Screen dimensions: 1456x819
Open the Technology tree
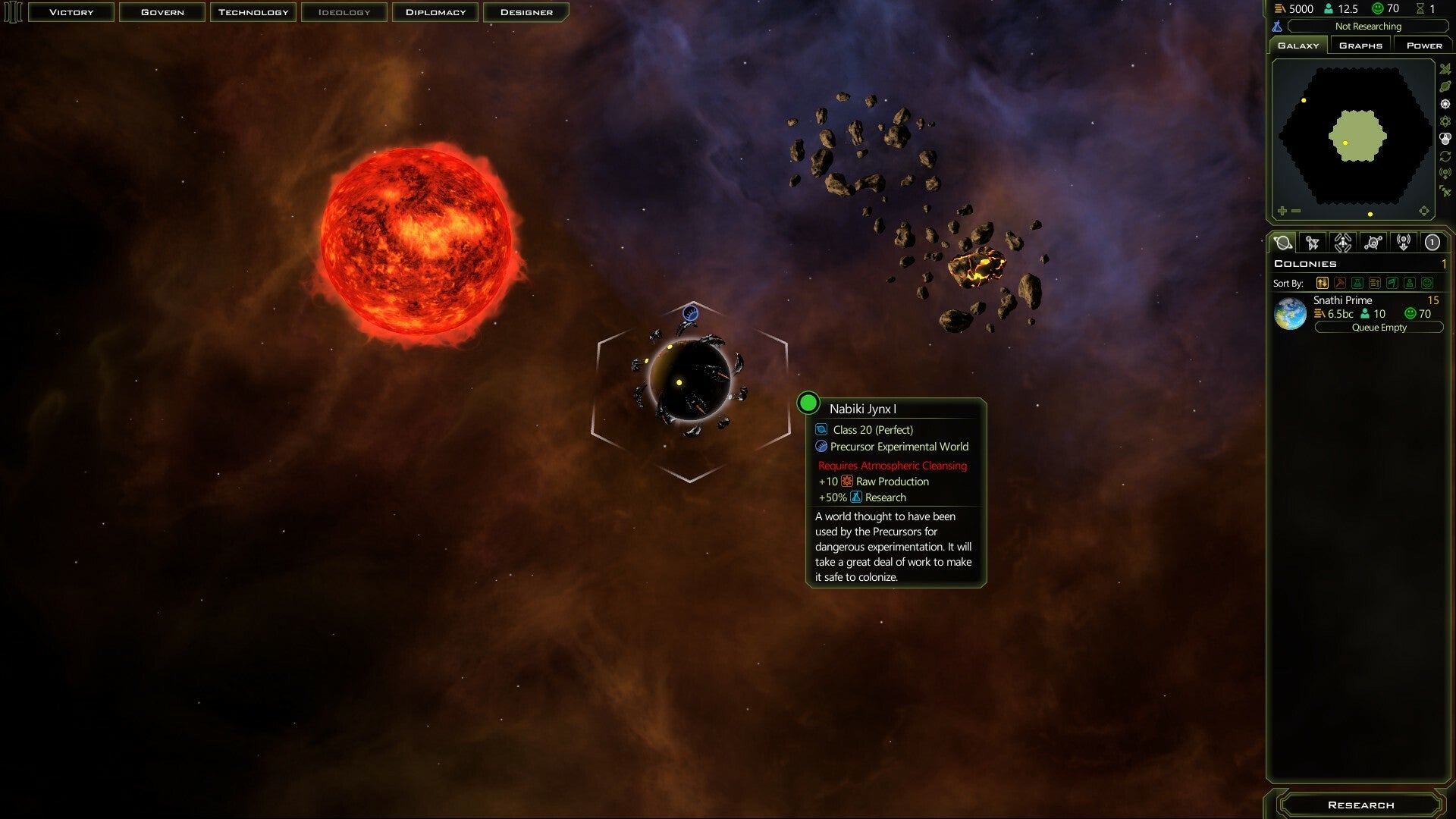(253, 12)
